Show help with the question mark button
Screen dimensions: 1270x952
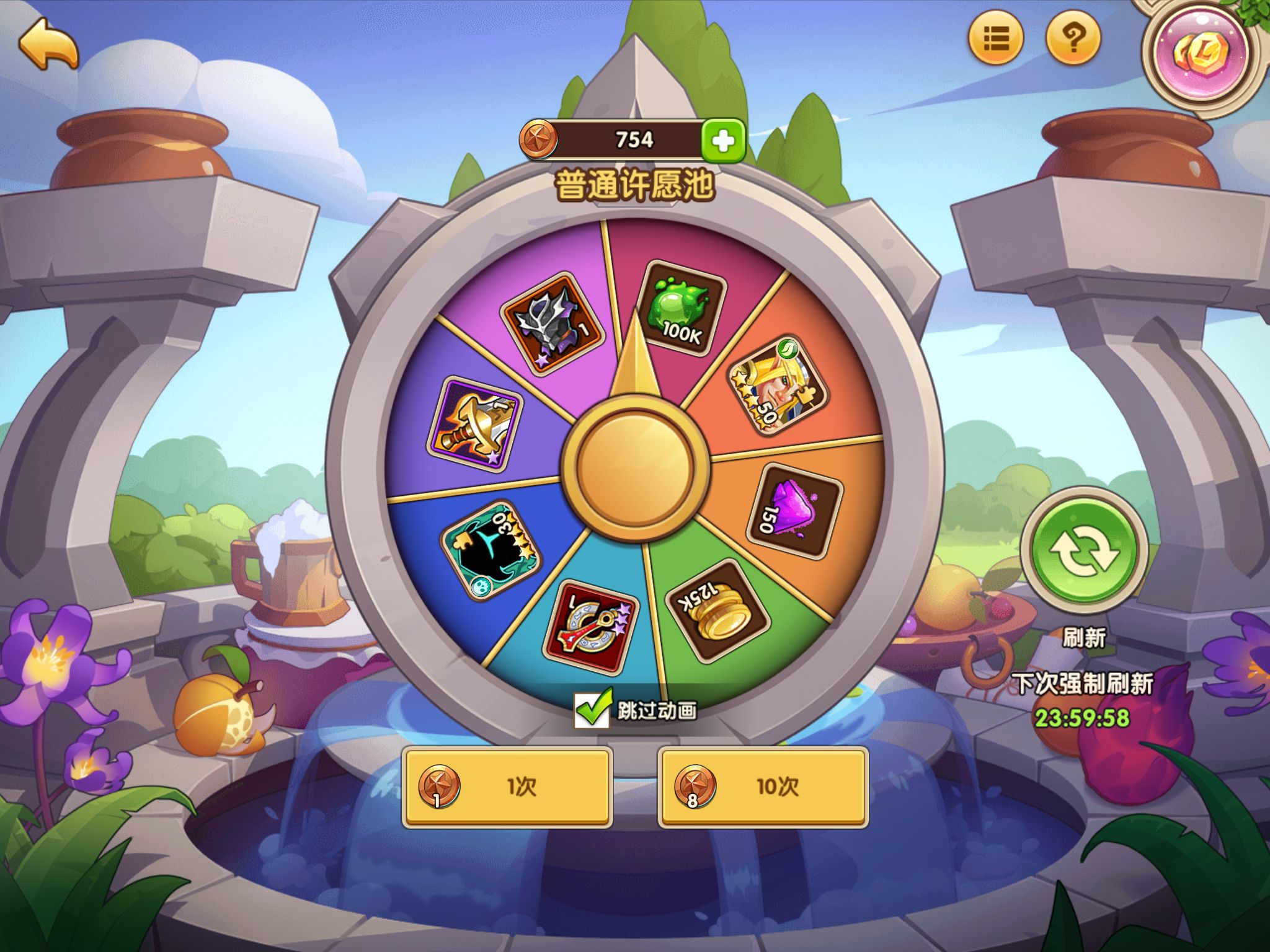(1073, 38)
